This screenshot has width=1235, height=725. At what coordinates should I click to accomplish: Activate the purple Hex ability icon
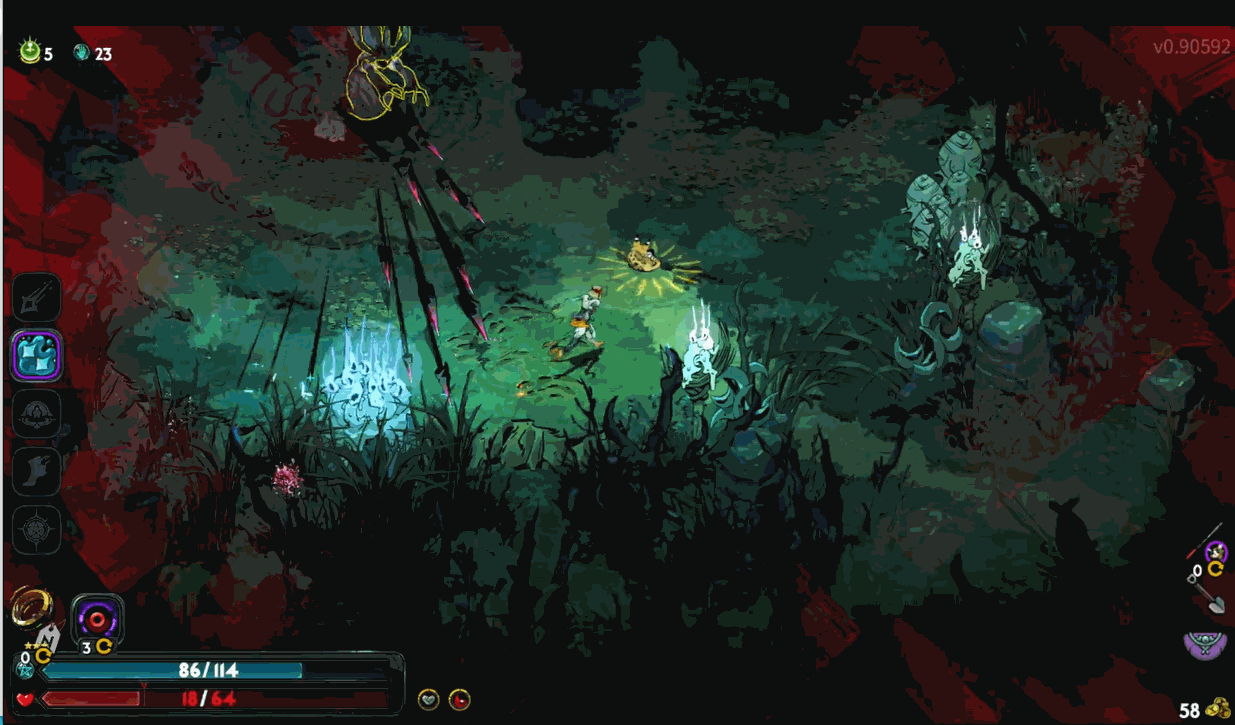click(x=98, y=618)
